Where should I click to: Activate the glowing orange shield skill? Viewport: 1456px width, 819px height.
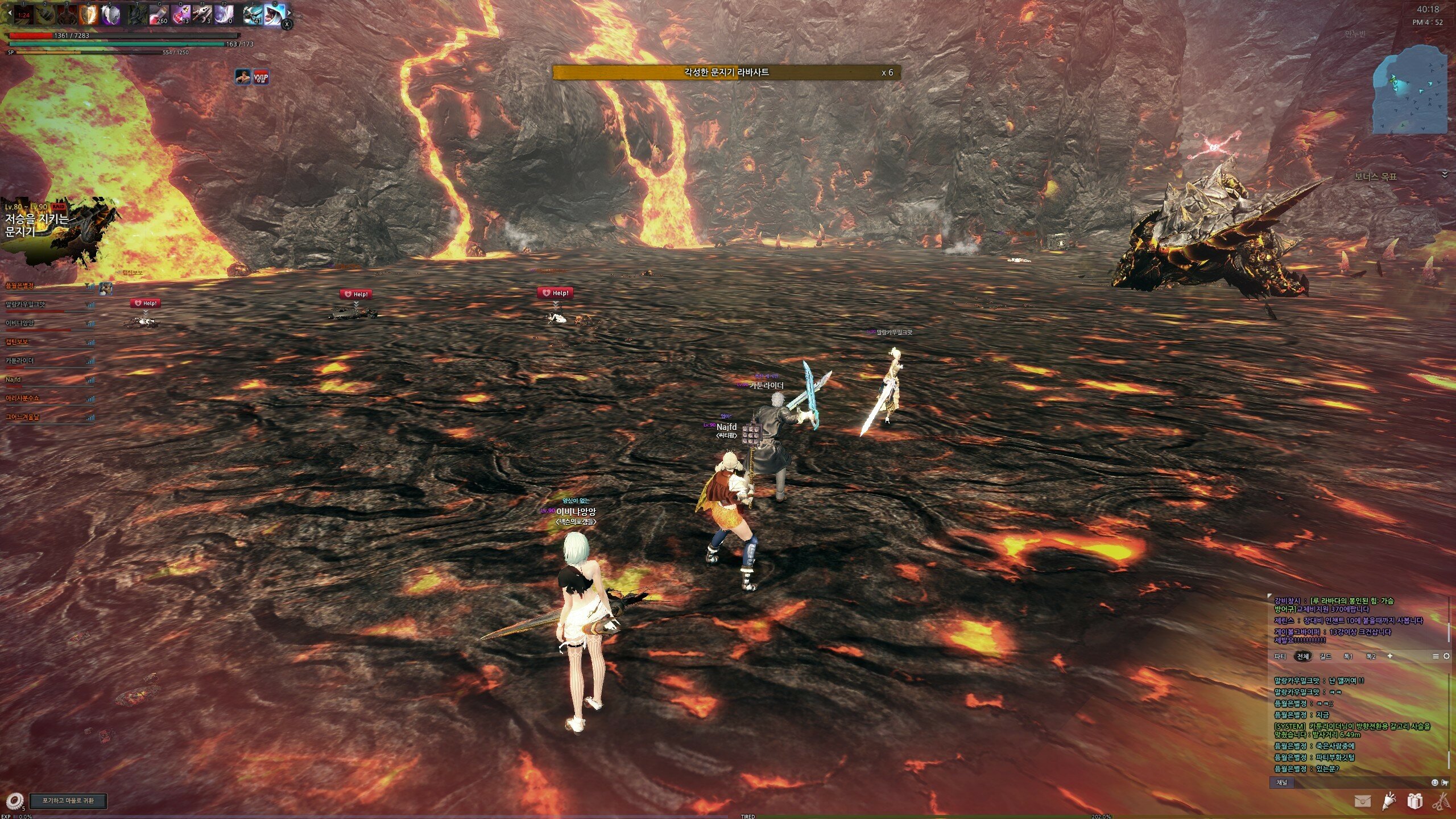(88, 15)
